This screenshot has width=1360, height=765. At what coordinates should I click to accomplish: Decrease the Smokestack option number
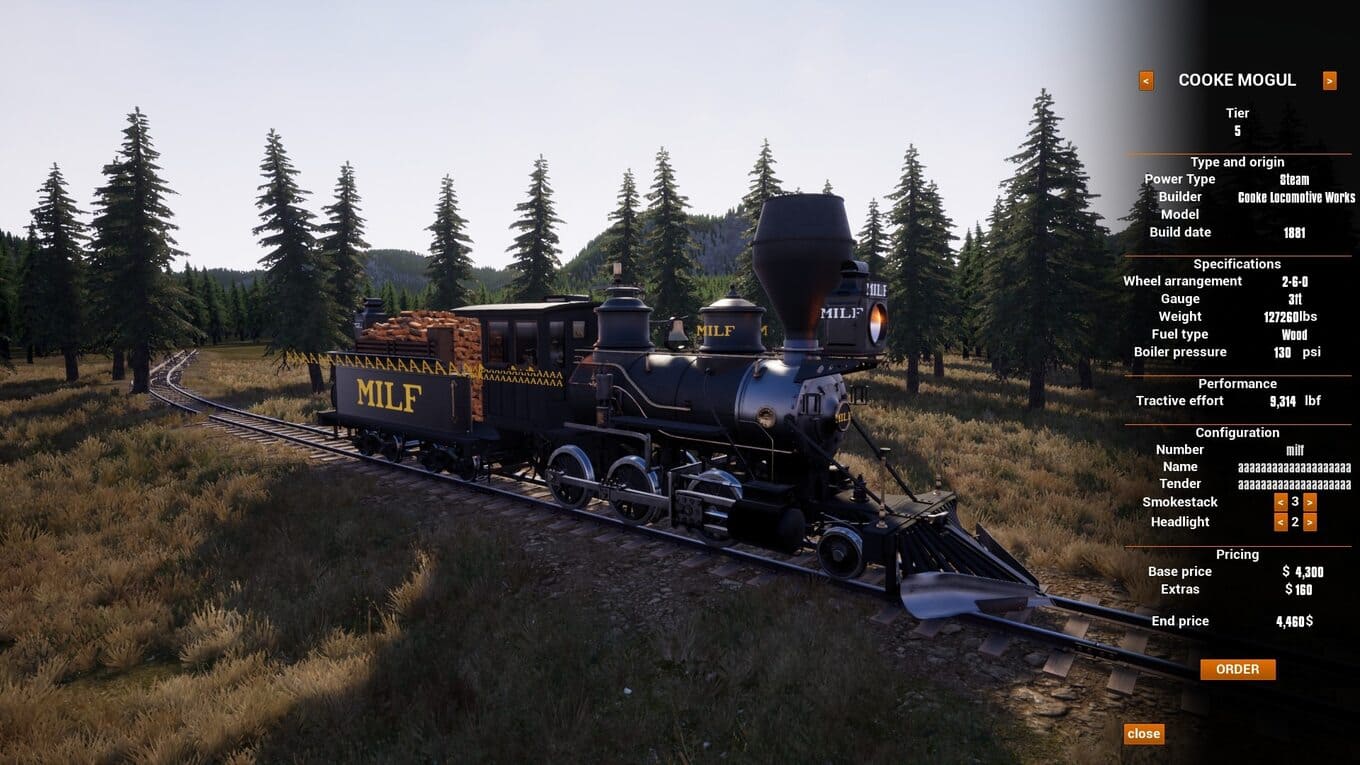(1280, 502)
